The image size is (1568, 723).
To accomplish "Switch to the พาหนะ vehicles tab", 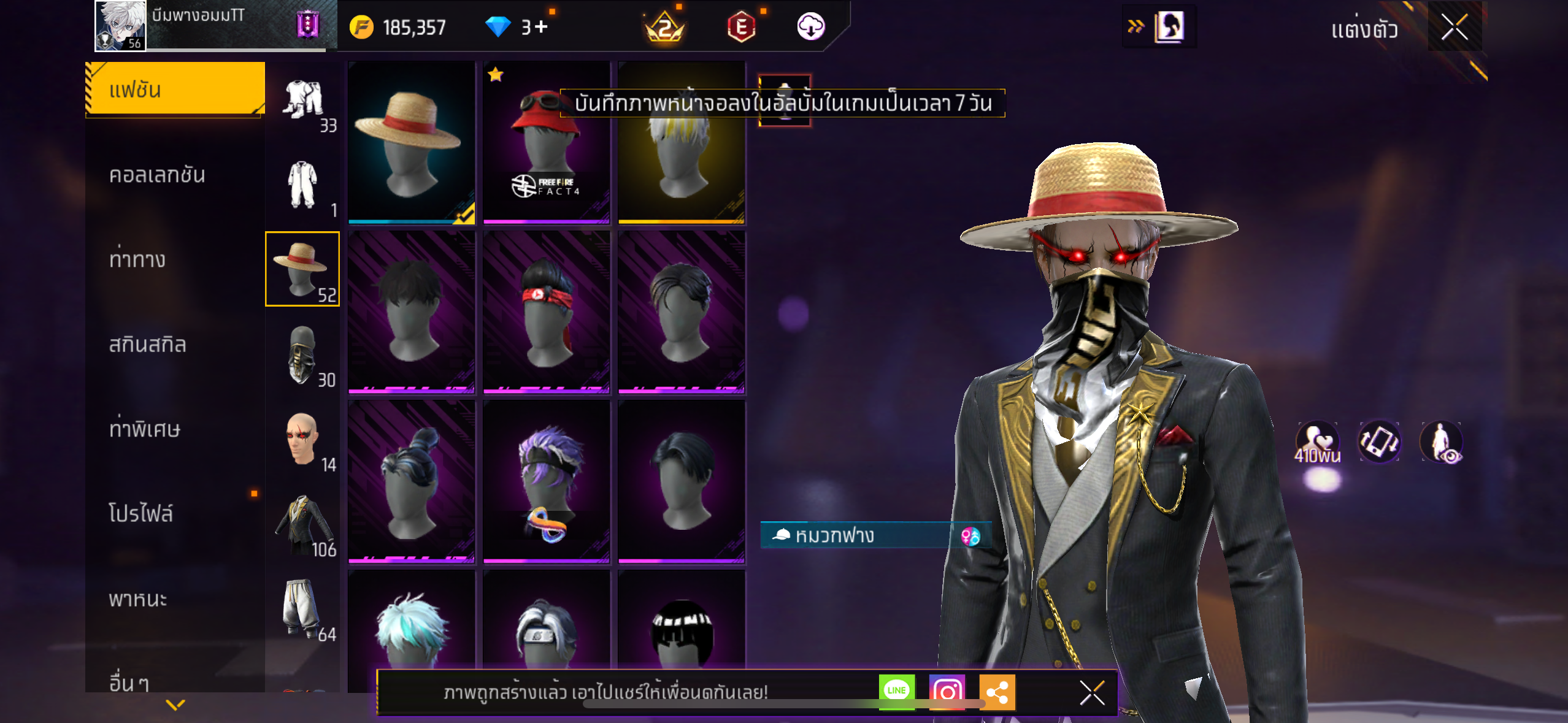I will (138, 599).
